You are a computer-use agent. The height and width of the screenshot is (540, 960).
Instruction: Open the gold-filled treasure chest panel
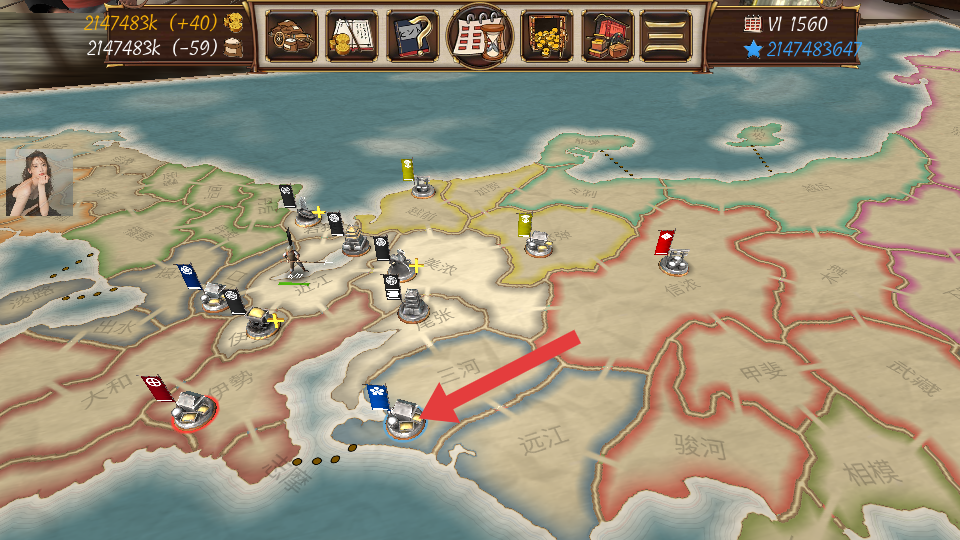pos(547,36)
